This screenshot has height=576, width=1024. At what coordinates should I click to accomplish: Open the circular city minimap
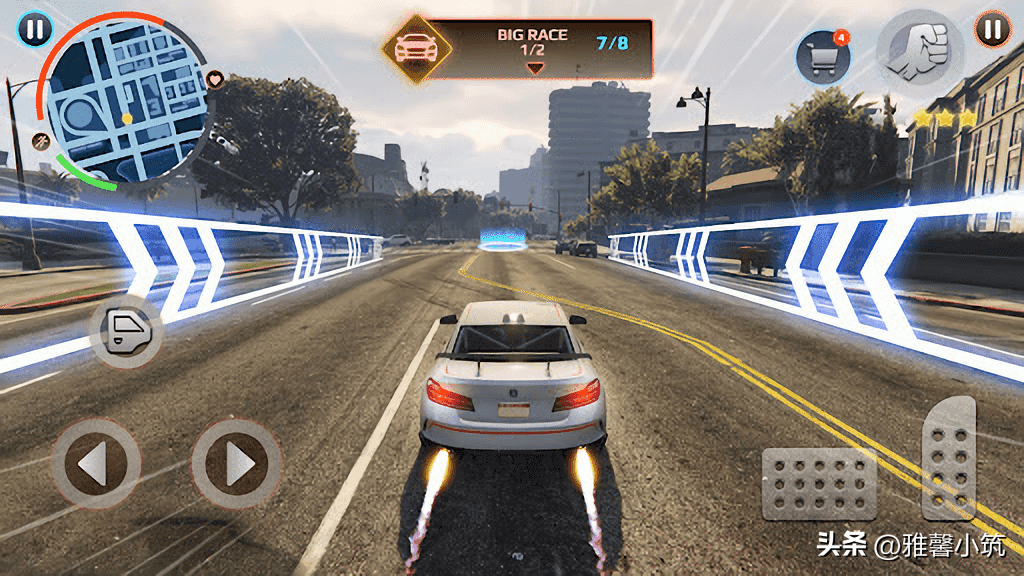coord(125,100)
